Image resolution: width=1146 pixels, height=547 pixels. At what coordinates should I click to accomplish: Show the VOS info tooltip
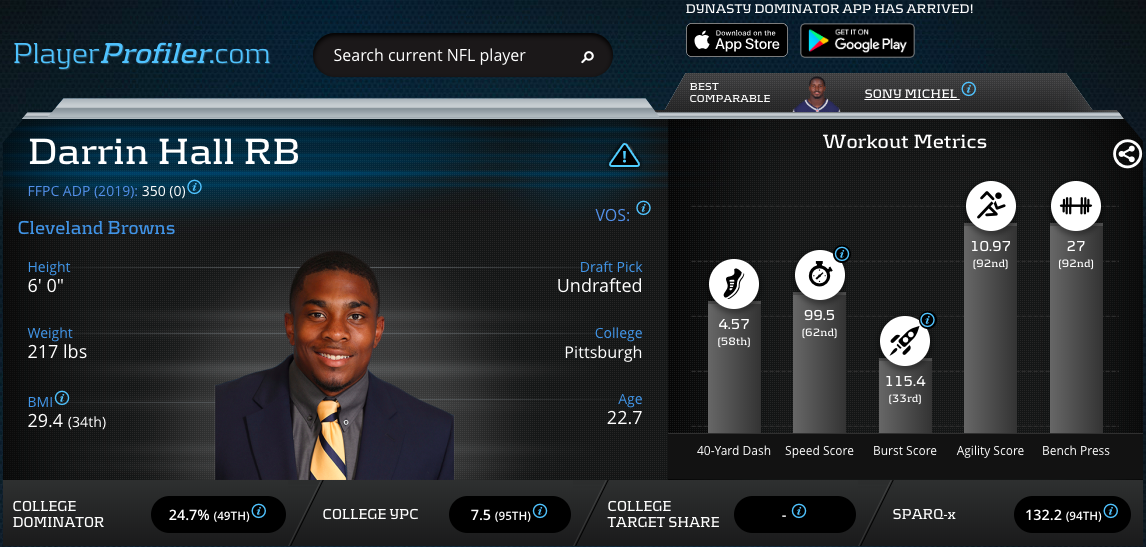click(x=643, y=209)
